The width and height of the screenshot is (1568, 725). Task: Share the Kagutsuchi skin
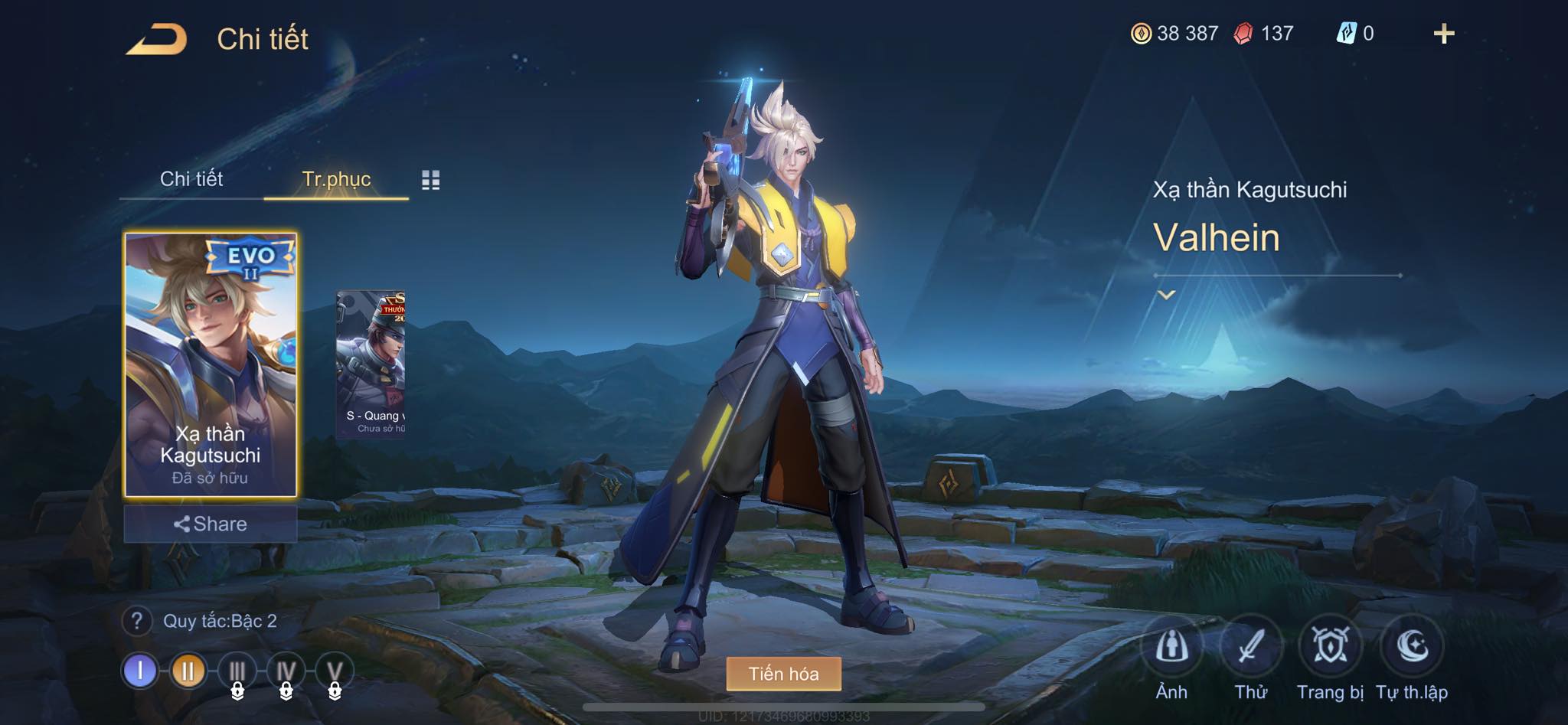click(x=211, y=524)
